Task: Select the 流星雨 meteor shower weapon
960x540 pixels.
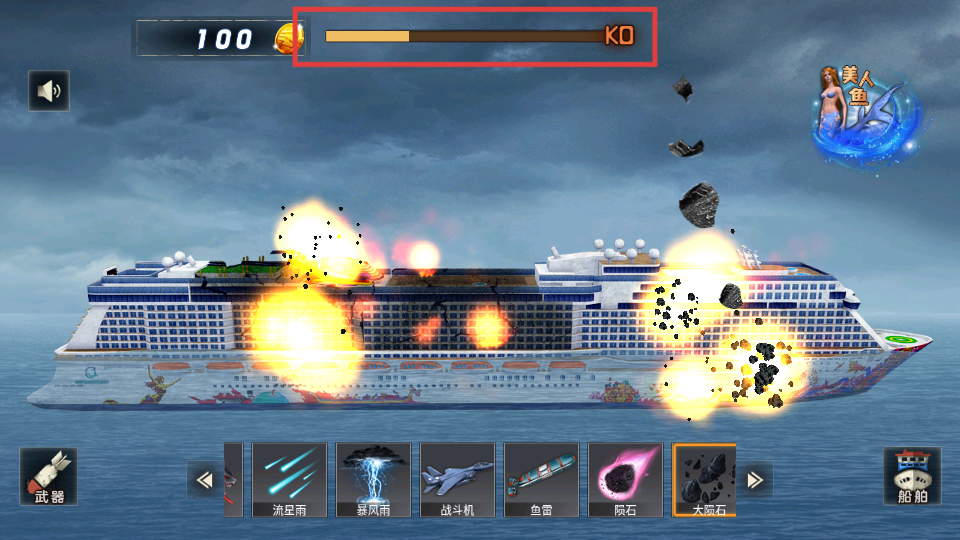Action: 290,480
